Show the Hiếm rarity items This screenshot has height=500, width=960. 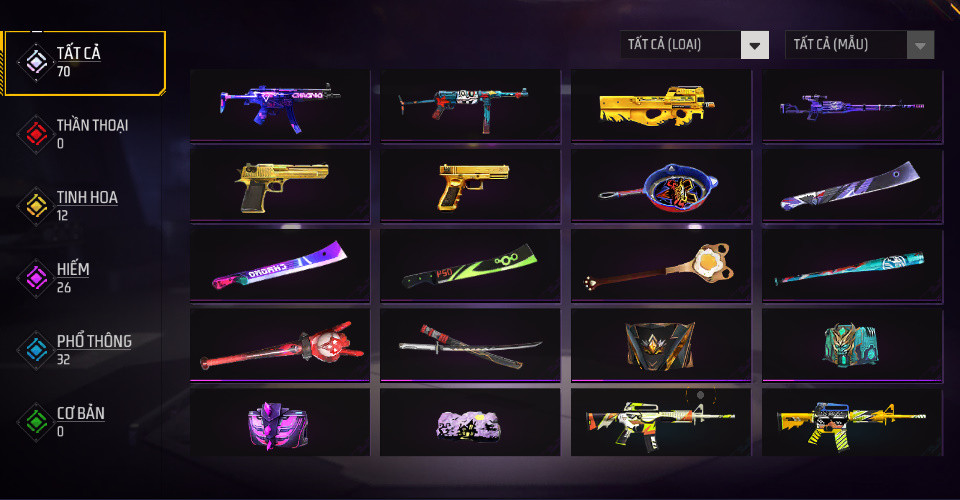click(x=85, y=277)
